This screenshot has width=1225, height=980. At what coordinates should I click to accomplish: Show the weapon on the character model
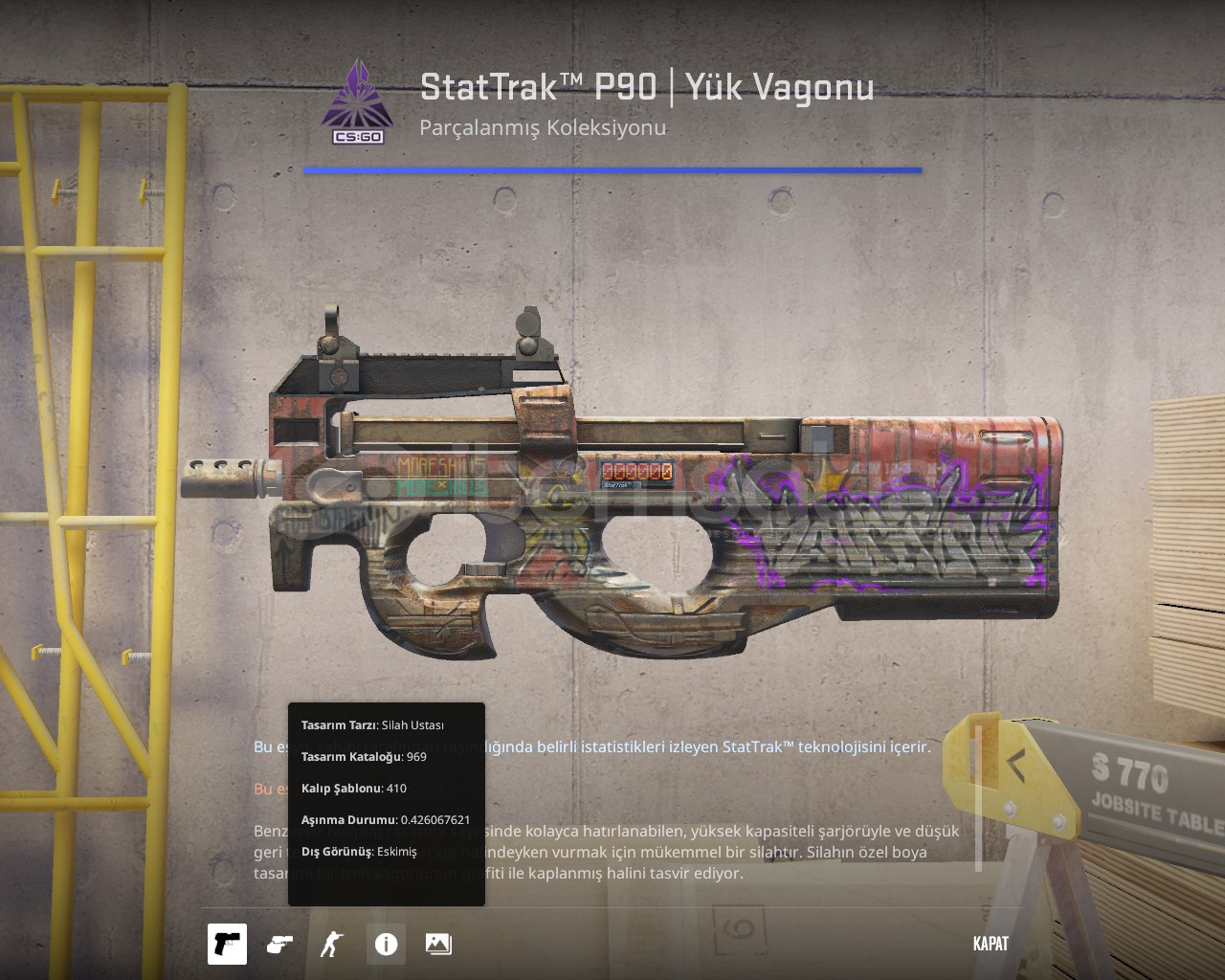click(x=331, y=944)
